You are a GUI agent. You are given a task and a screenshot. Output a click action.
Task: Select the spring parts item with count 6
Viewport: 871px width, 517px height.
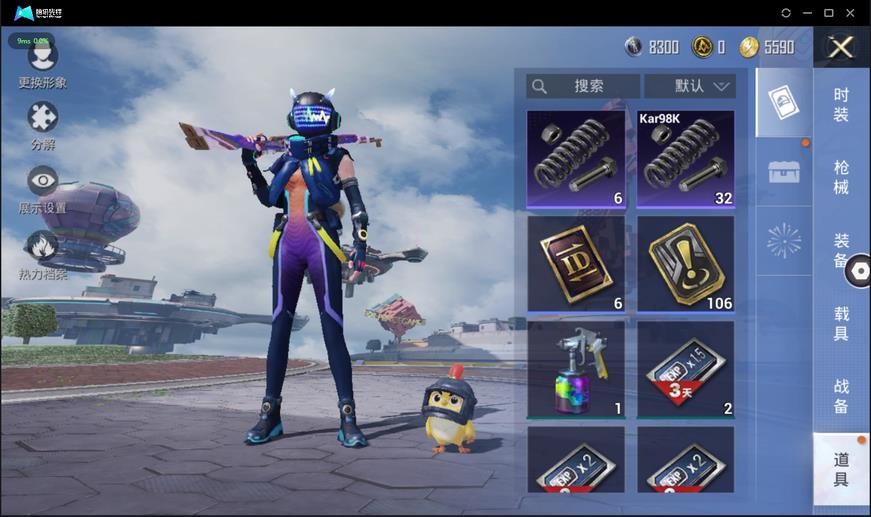click(x=576, y=158)
